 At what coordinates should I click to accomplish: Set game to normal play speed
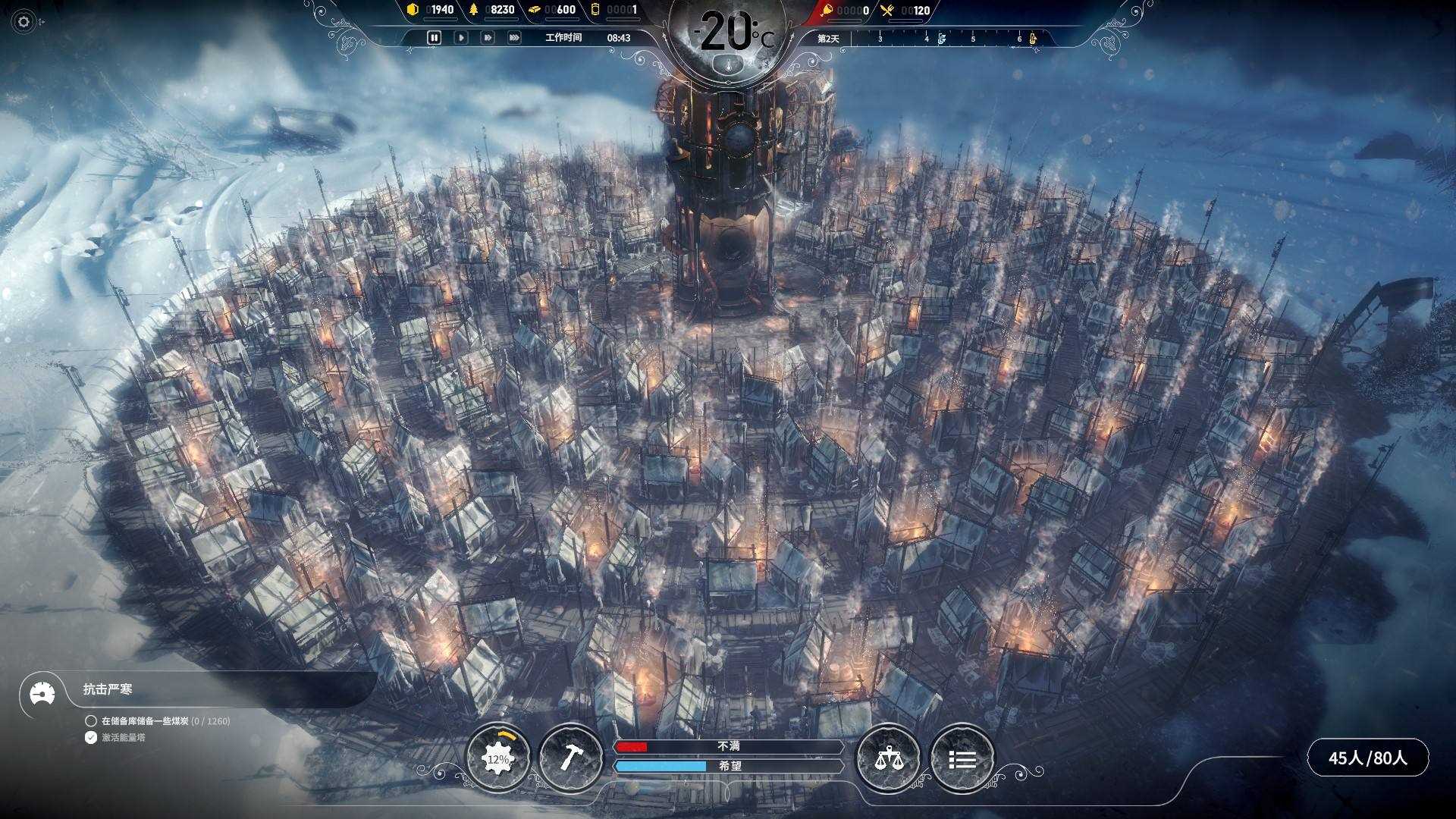(x=460, y=37)
